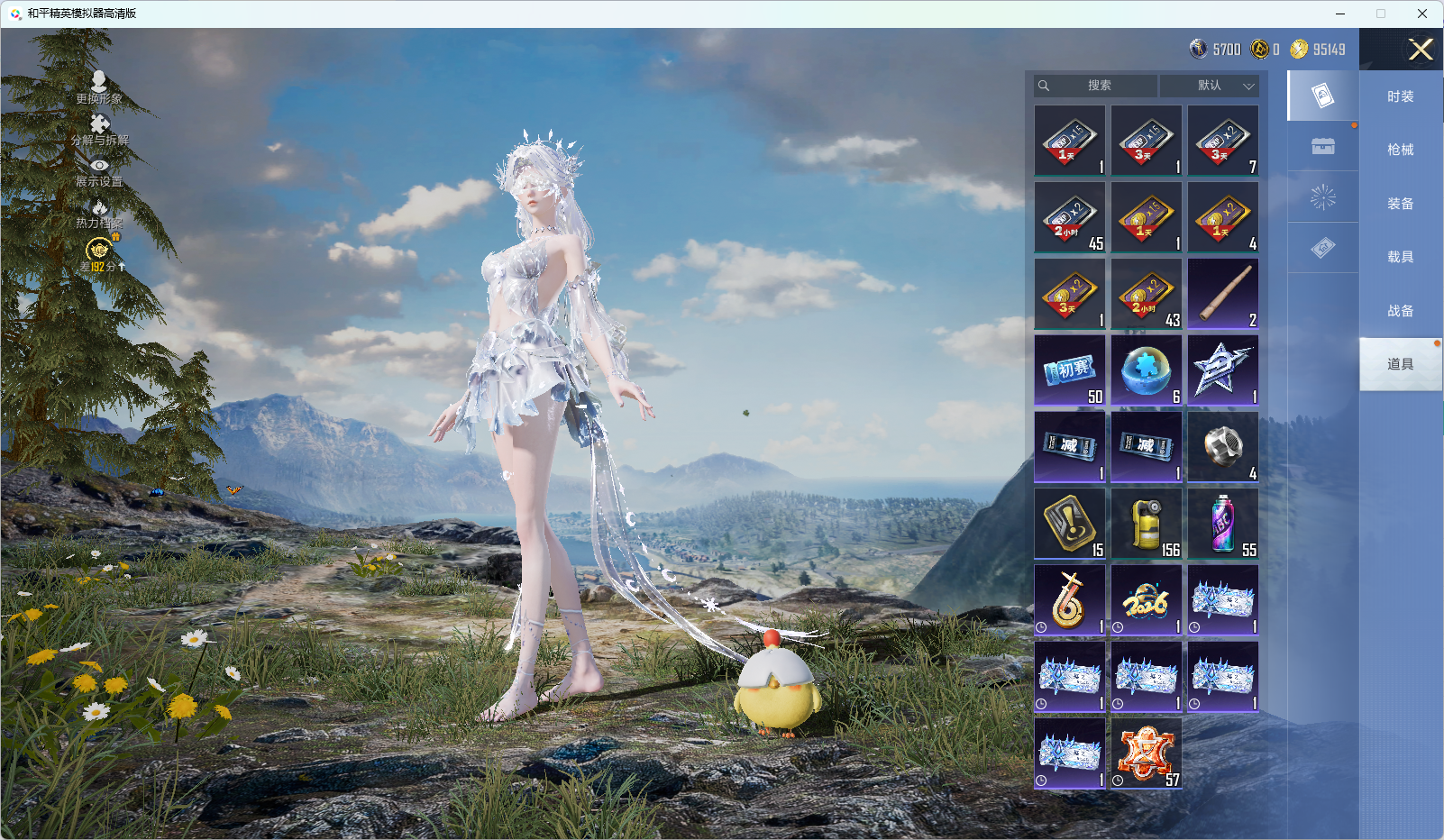Open 分解与拆解 option
The image size is (1444, 840).
pyautogui.click(x=100, y=130)
